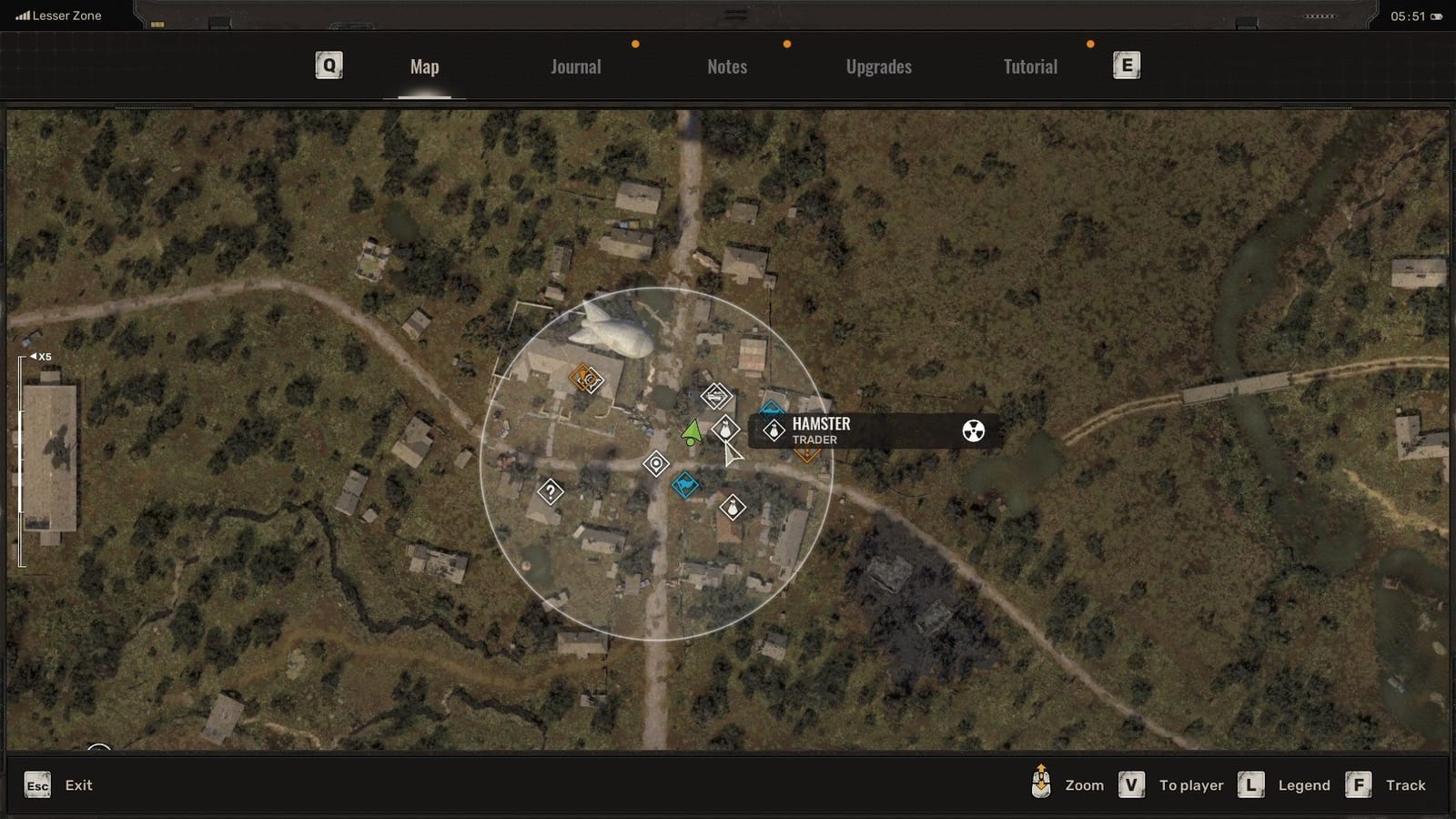Click the white sack marker south of the road
1456x819 pixels.
733,506
